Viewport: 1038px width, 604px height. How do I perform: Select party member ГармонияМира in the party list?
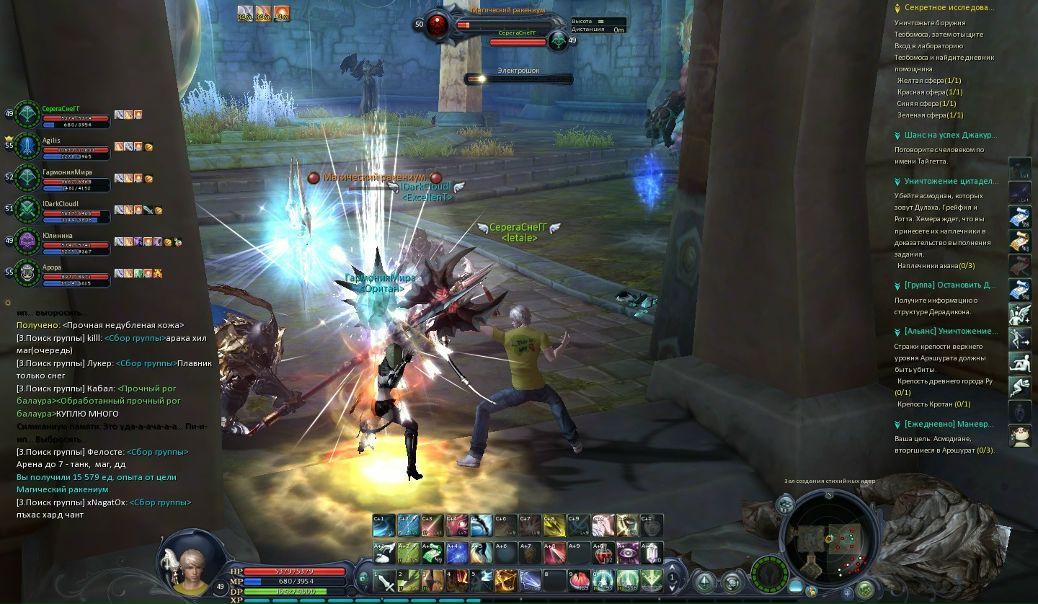(68, 173)
